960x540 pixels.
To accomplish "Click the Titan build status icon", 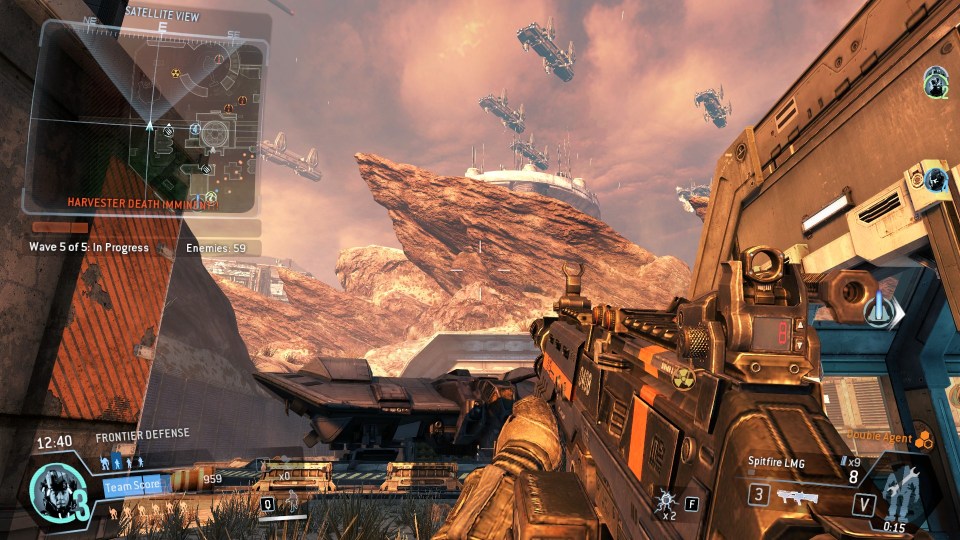I will click(x=899, y=492).
